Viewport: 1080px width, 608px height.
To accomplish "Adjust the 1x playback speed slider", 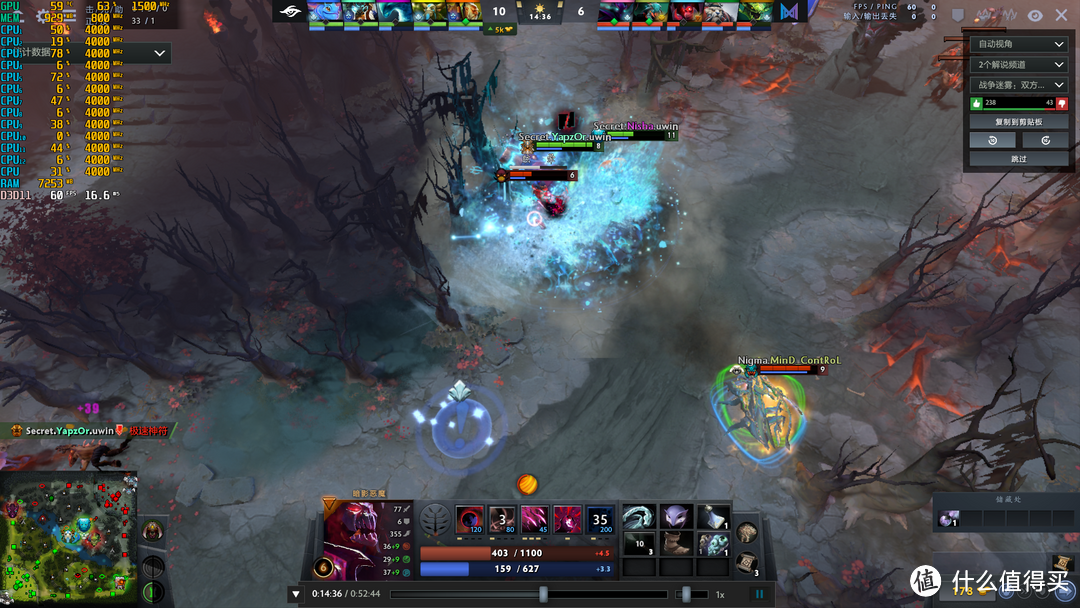I will point(686,594).
